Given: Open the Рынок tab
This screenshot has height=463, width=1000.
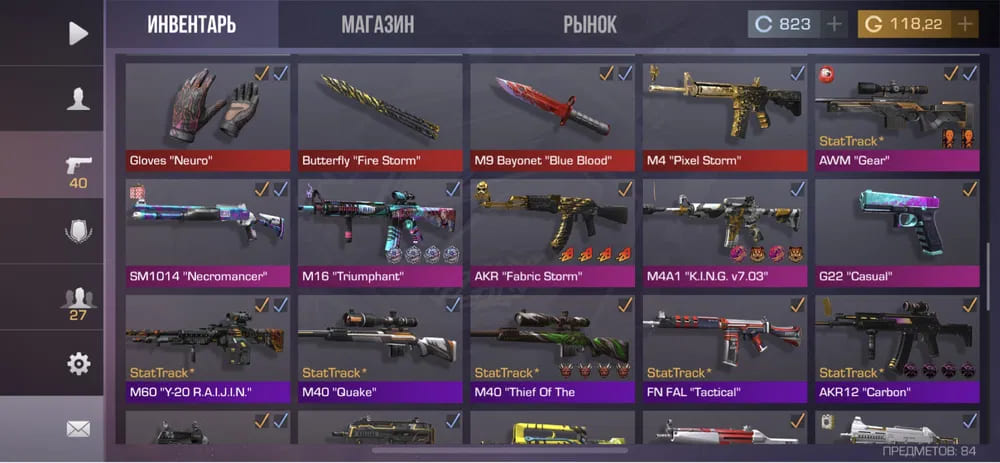Looking at the screenshot, I should coord(590,24).
